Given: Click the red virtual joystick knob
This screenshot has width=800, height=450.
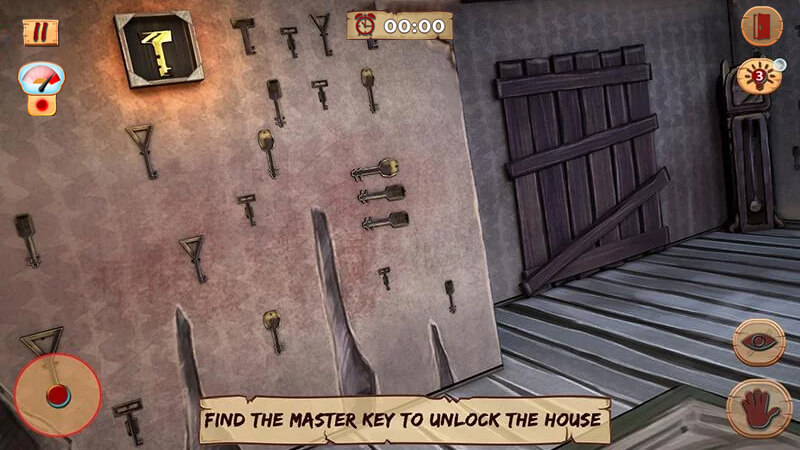Looking at the screenshot, I should coord(57,393).
